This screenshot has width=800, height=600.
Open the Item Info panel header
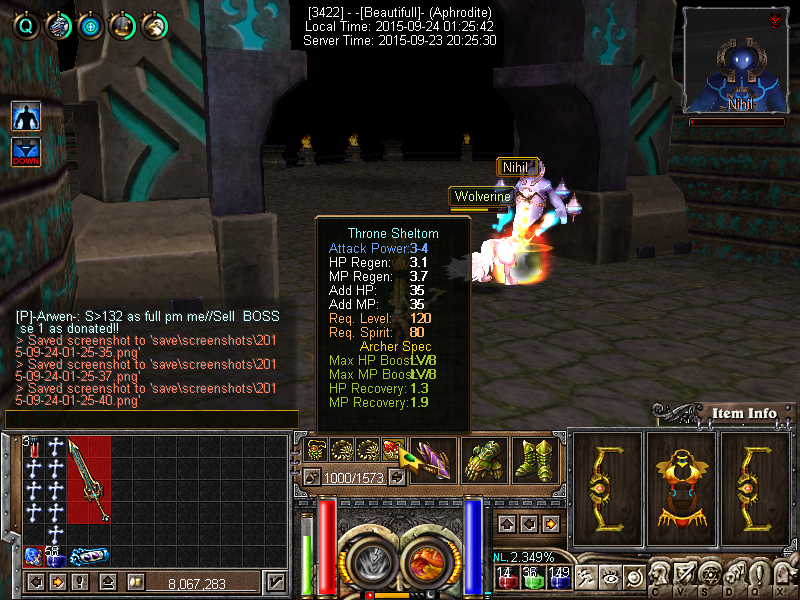coord(743,413)
